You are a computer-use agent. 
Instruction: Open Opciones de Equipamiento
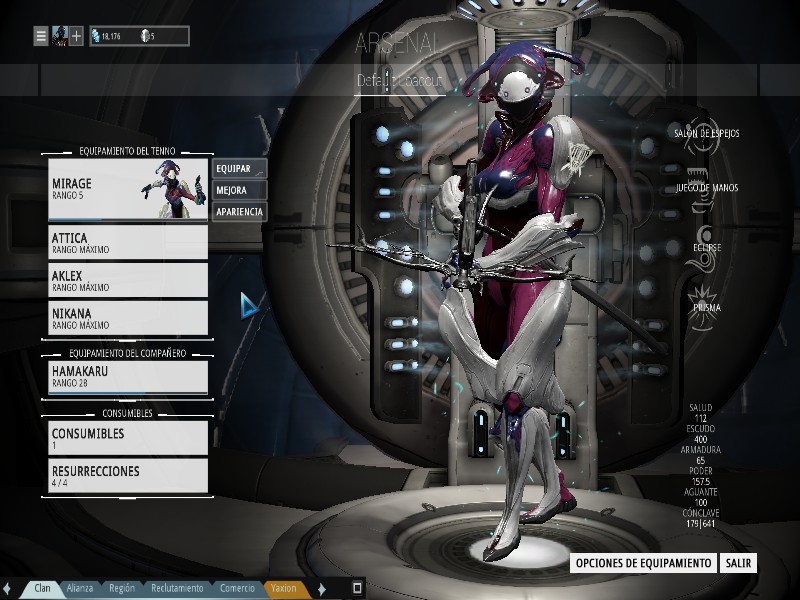pos(643,564)
